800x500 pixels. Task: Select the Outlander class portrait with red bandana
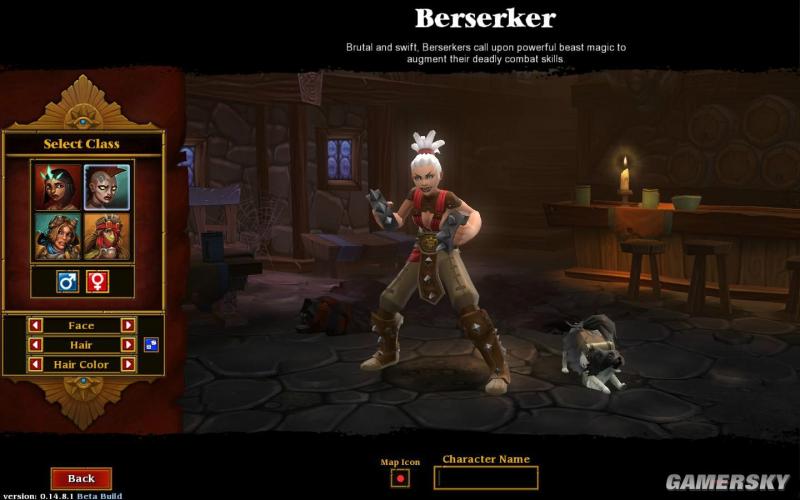(x=107, y=237)
